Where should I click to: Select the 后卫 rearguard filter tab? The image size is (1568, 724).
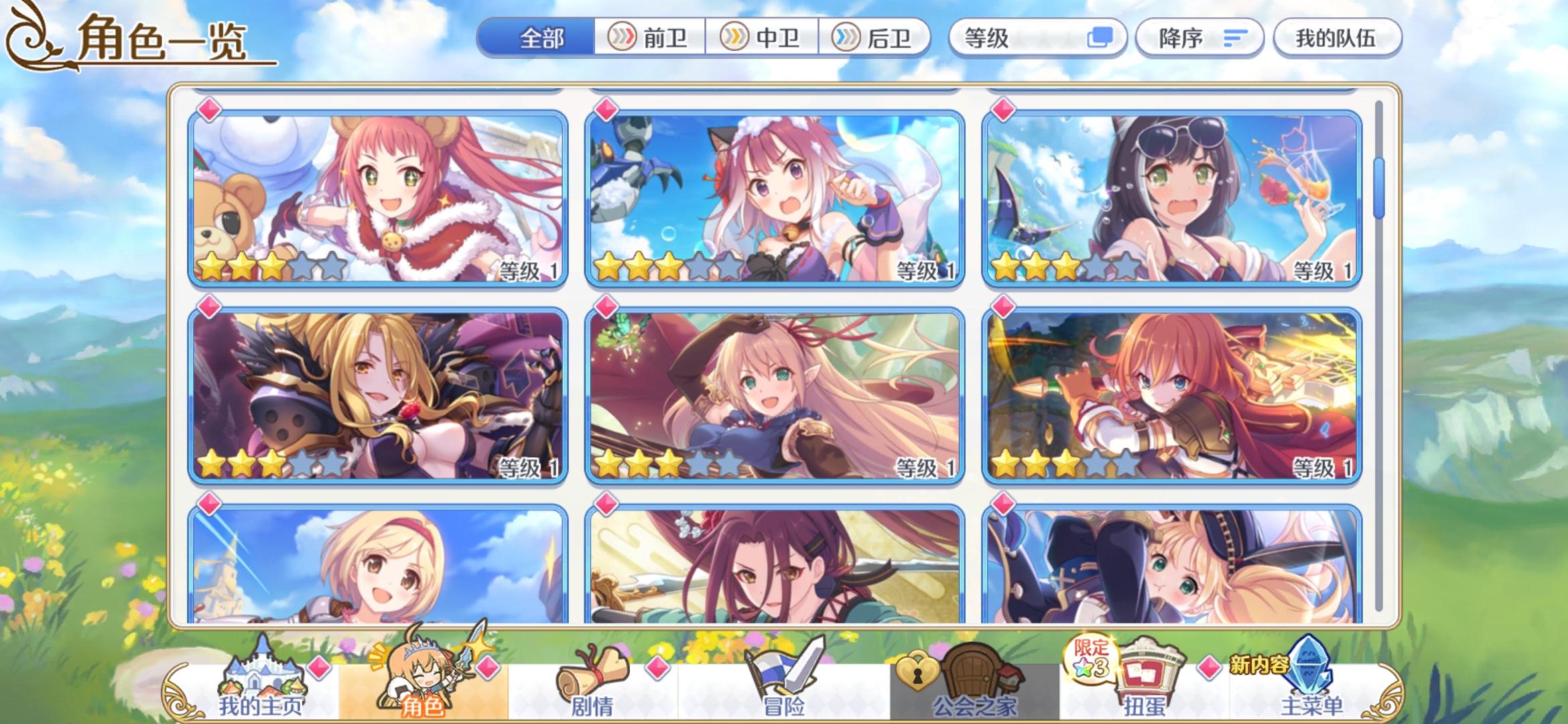[x=874, y=38]
